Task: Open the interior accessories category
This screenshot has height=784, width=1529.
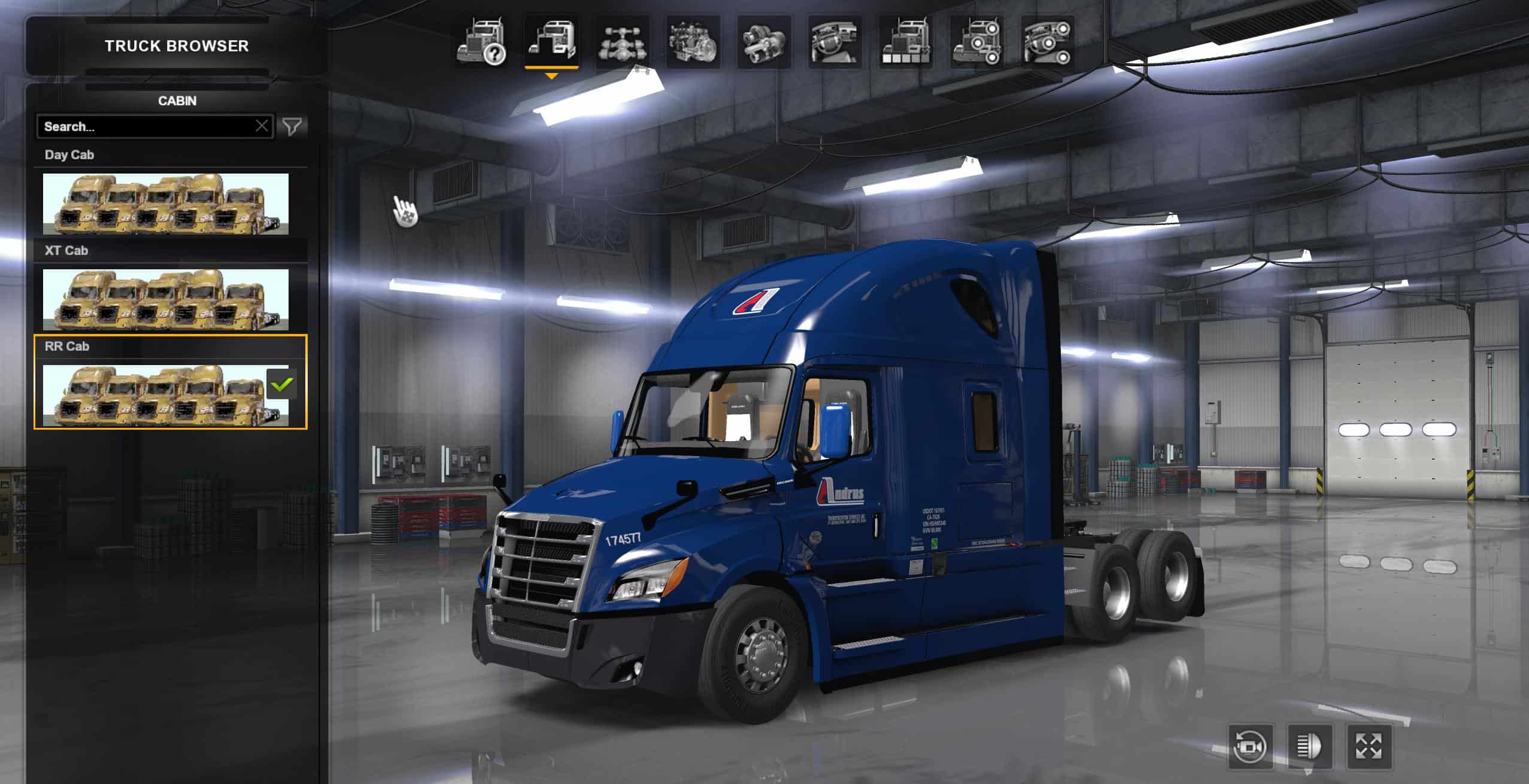Action: tap(1048, 42)
